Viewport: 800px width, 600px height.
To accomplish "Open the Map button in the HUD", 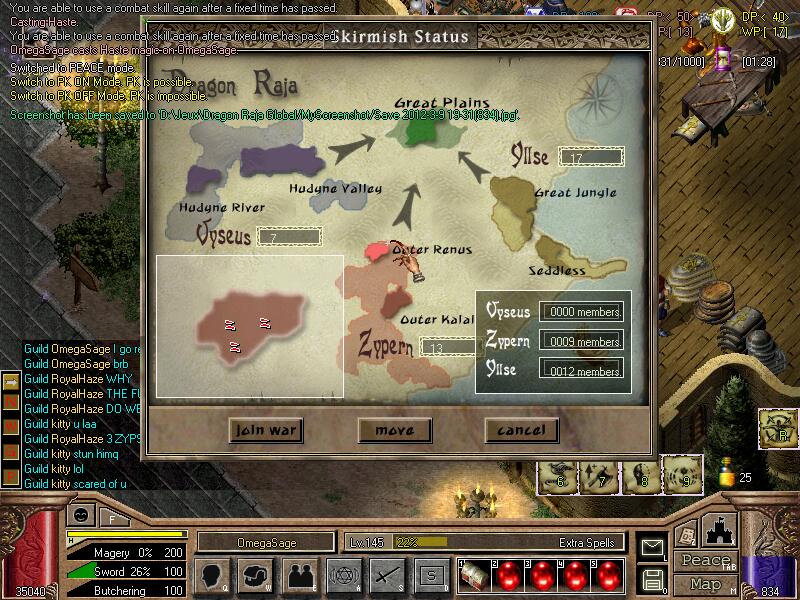I will click(x=705, y=584).
